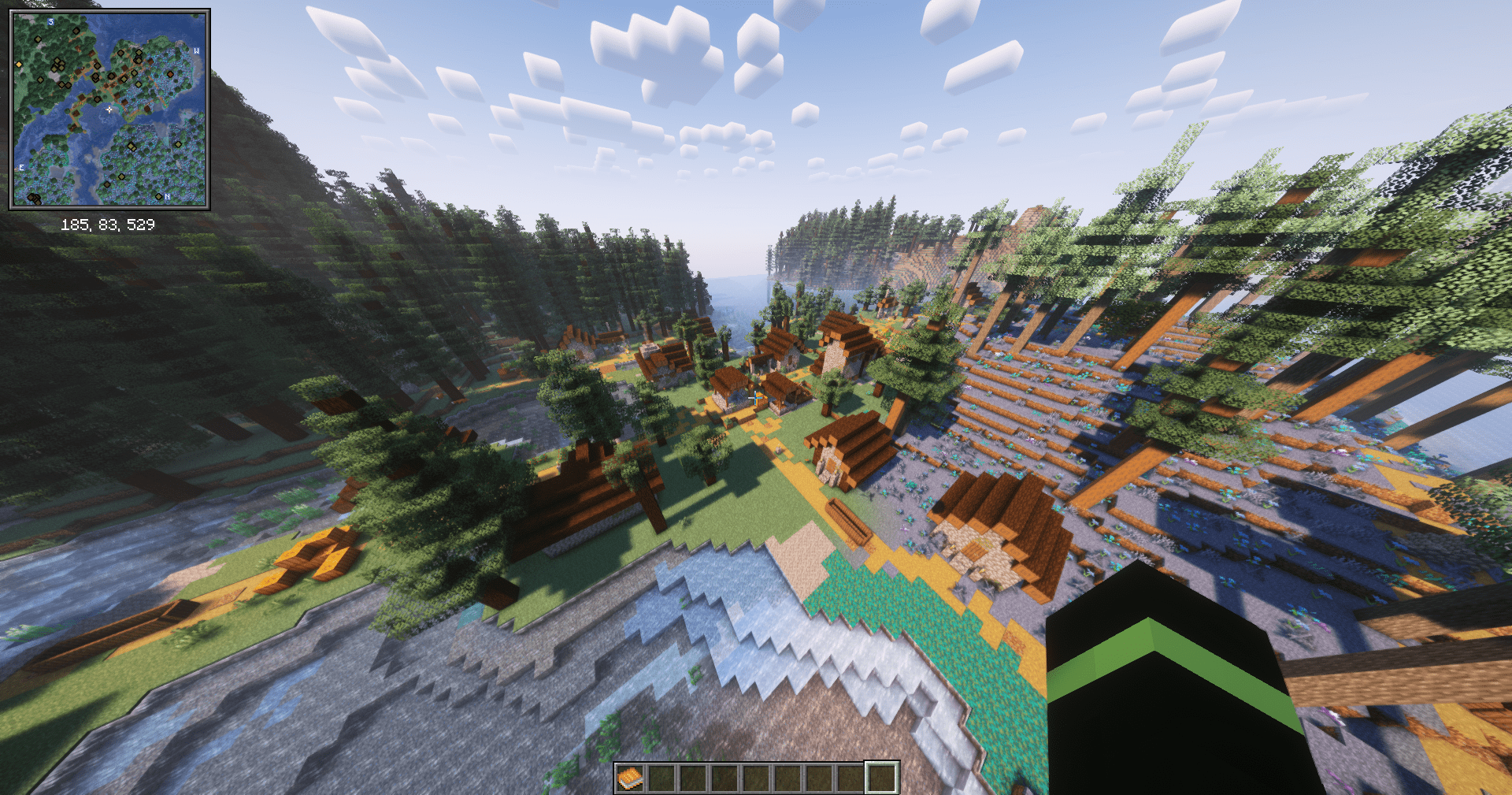Click the middle hotbar slot
The image size is (1512, 795).
pyautogui.click(x=756, y=779)
